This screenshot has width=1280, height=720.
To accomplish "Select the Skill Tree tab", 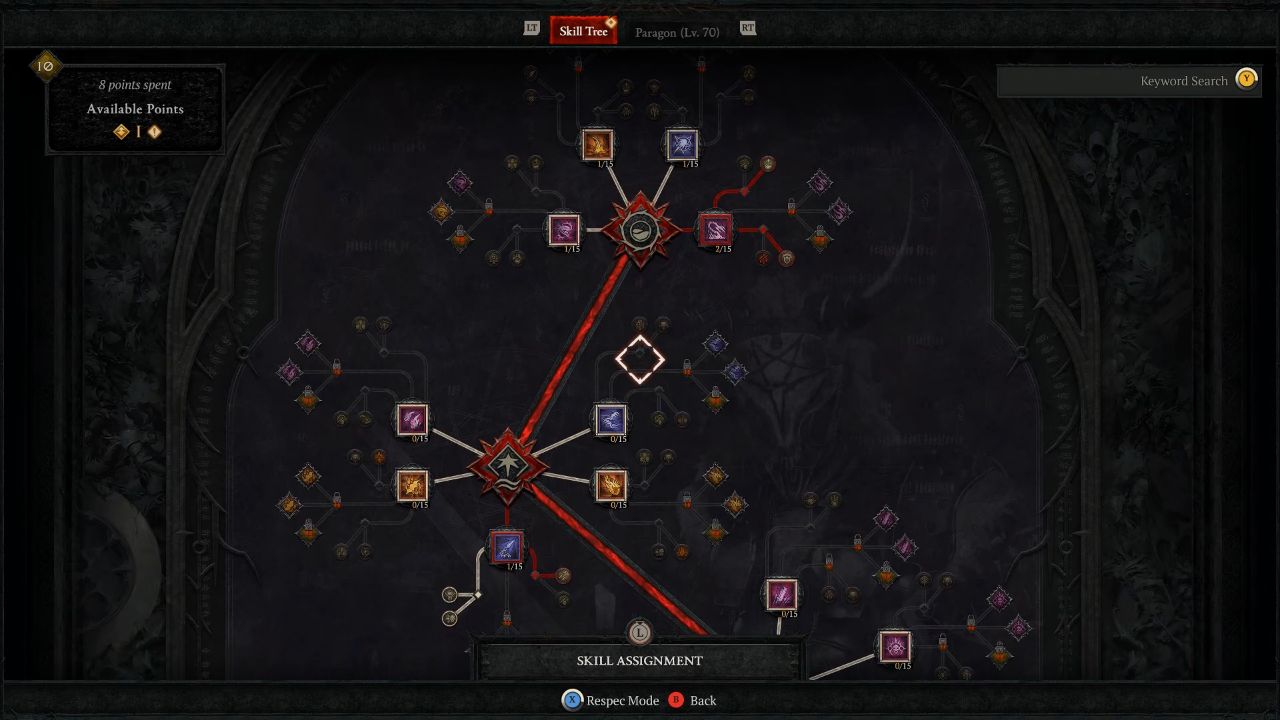I will pos(583,30).
